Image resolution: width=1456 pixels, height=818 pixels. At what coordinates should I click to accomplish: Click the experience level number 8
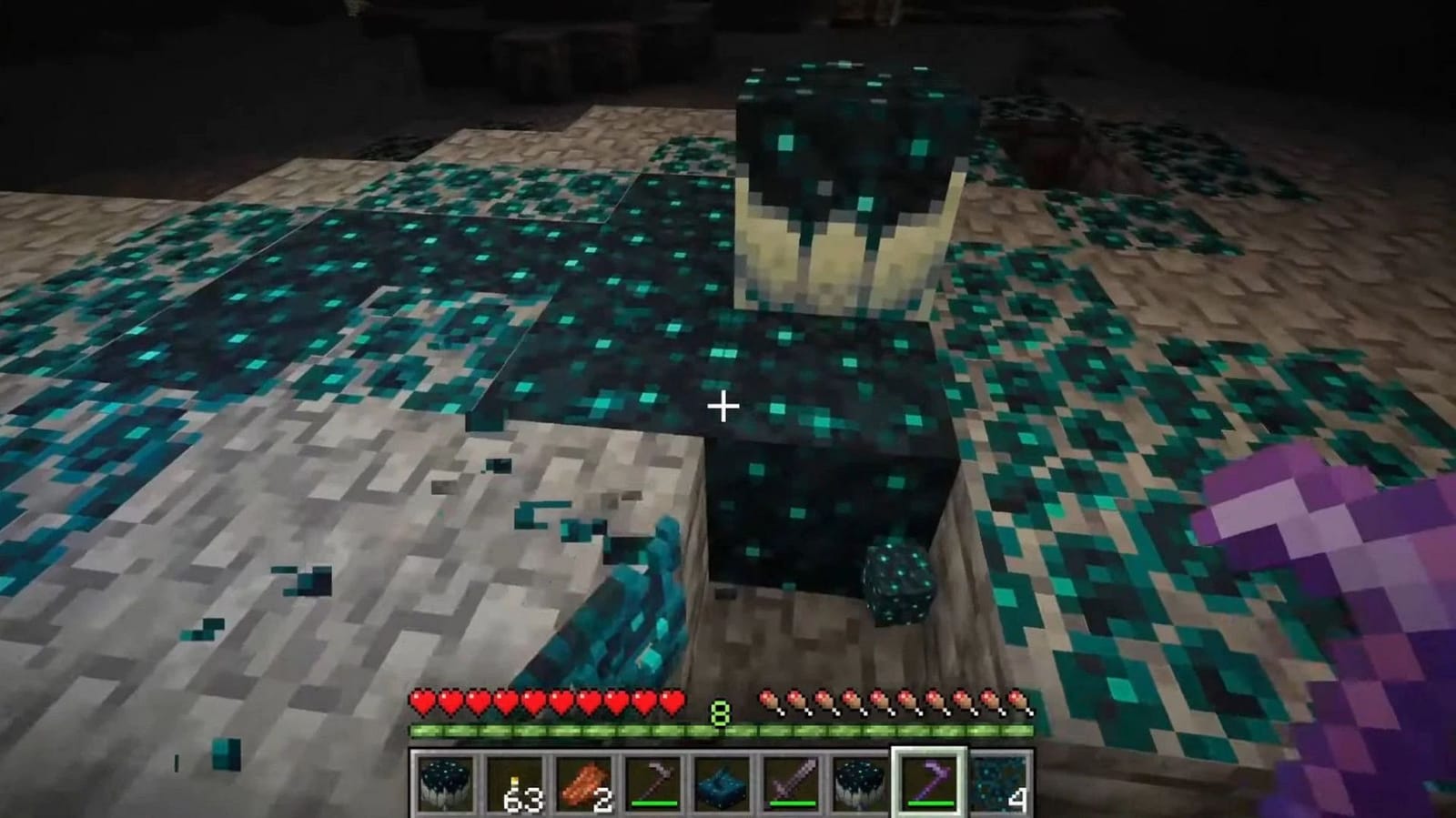click(720, 714)
